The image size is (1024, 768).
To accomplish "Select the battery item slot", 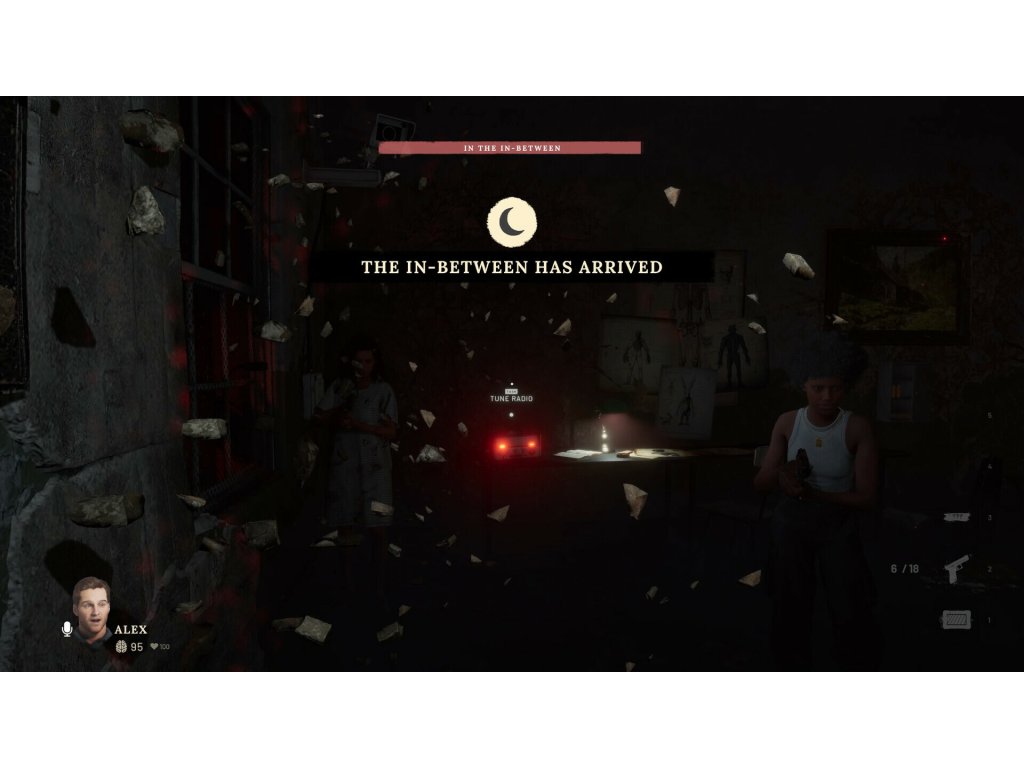I will [955, 620].
